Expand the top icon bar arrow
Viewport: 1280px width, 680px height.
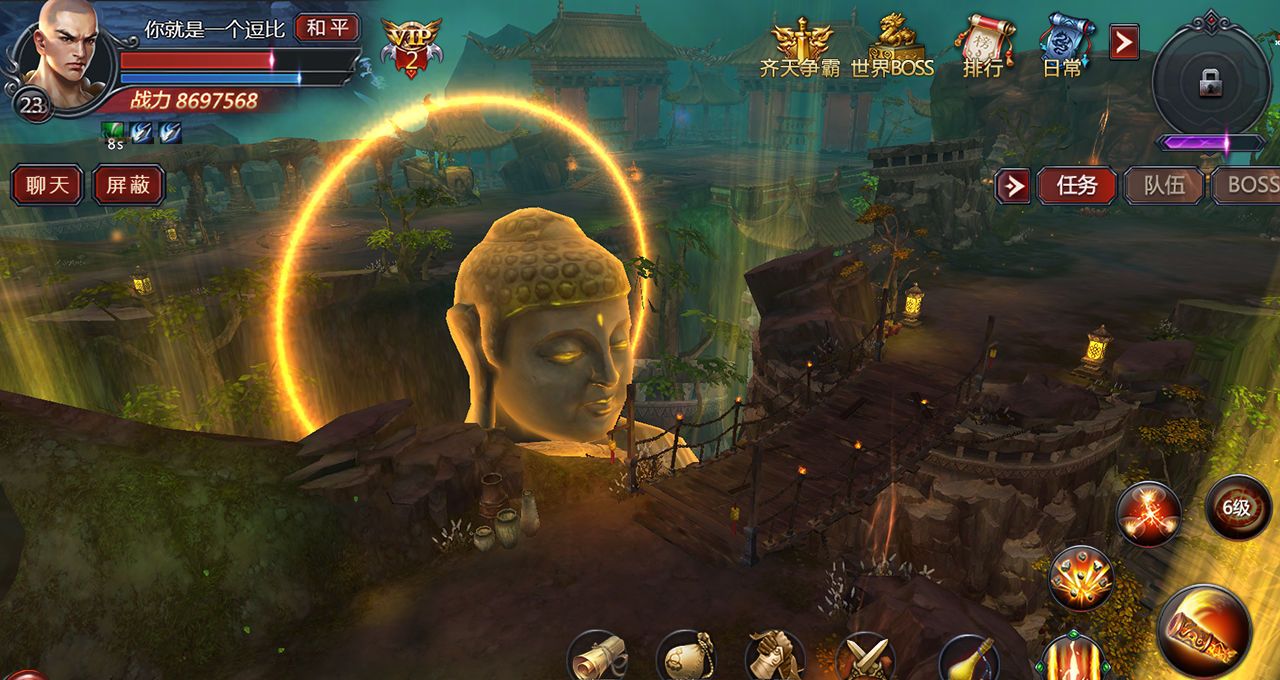click(x=1124, y=42)
